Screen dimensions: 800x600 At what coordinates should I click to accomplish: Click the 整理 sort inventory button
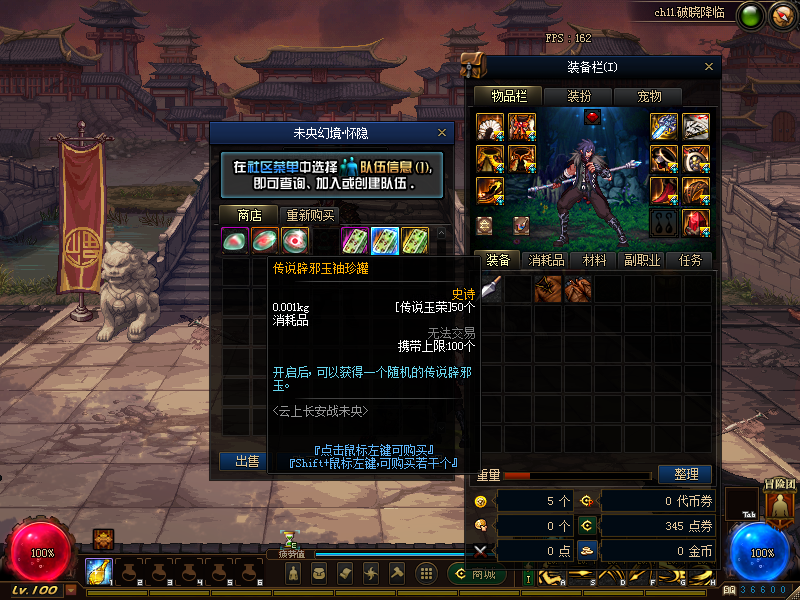pos(685,474)
